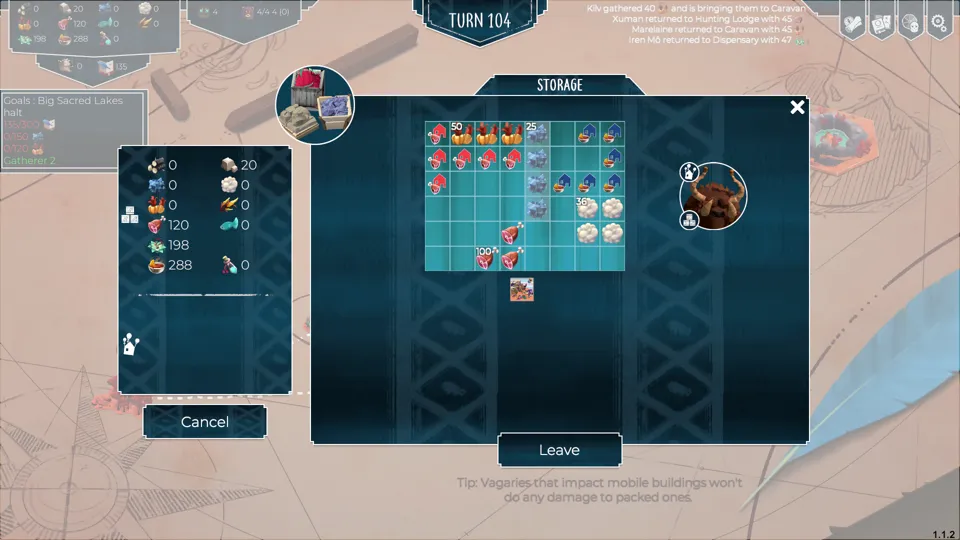Select the blue ore stack labeled 25
The height and width of the screenshot is (540, 960).
(537, 134)
